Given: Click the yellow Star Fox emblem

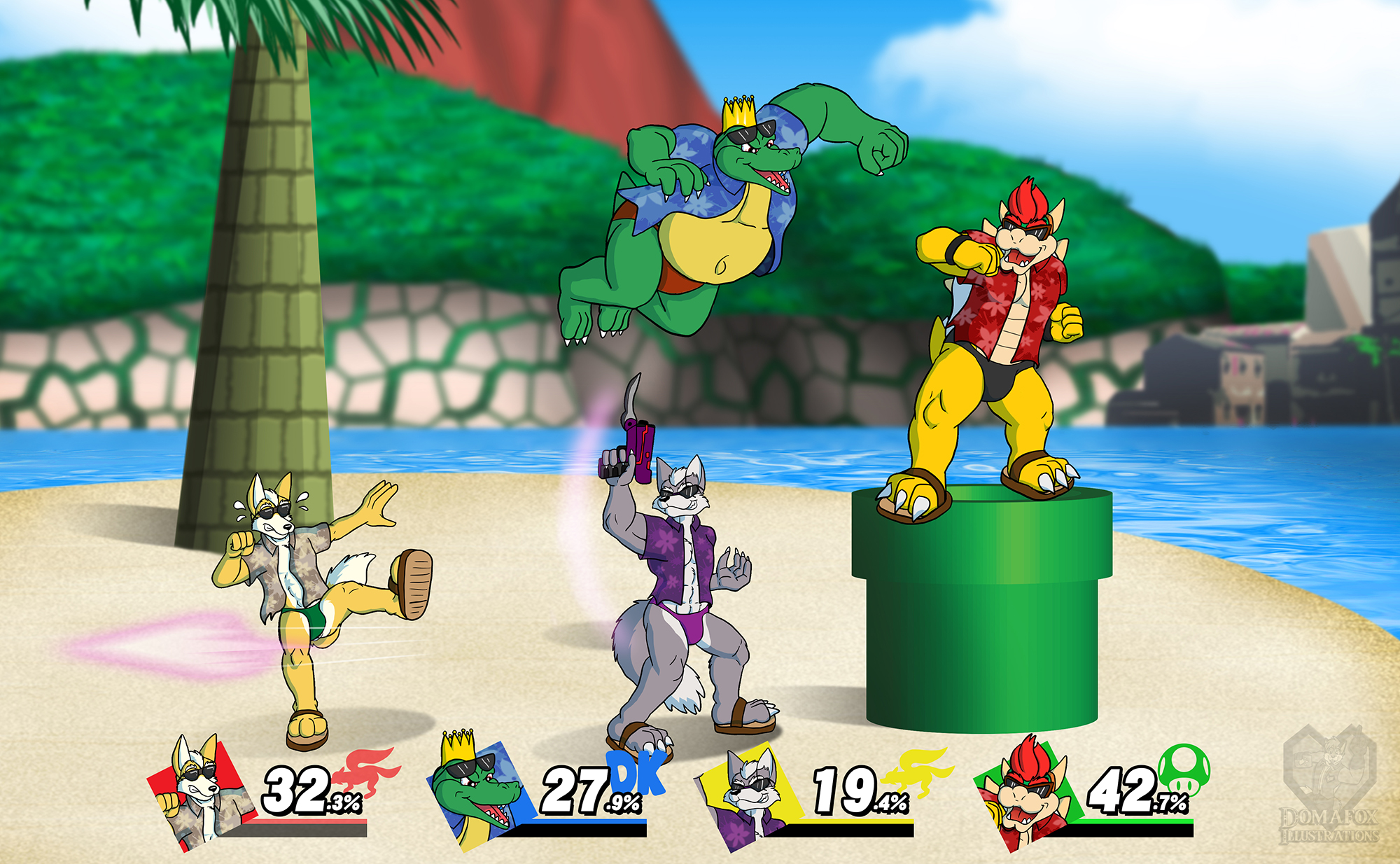Looking at the screenshot, I should point(916,770).
